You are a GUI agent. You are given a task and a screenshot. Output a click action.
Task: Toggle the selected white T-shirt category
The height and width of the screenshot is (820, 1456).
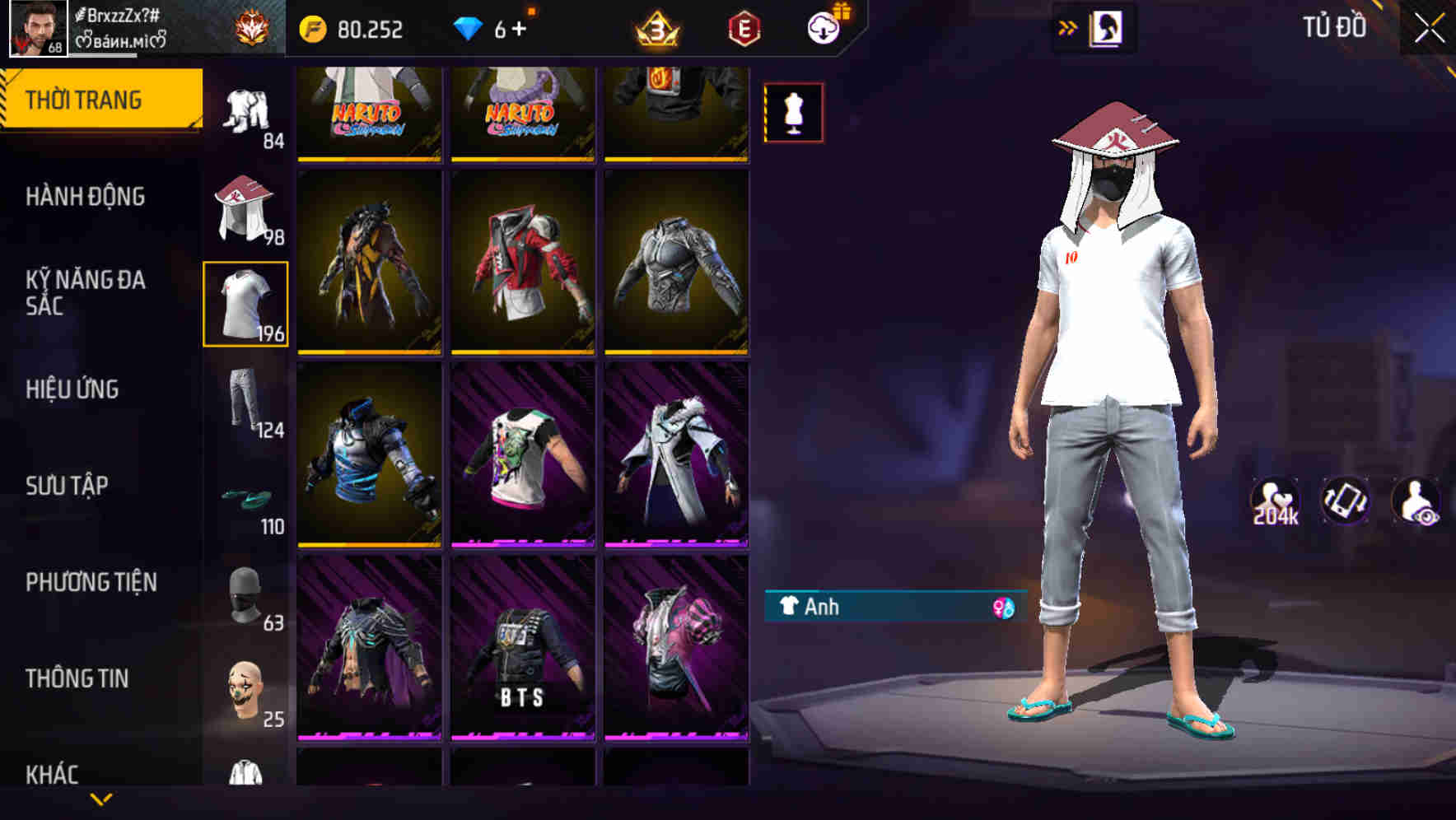pos(245,301)
